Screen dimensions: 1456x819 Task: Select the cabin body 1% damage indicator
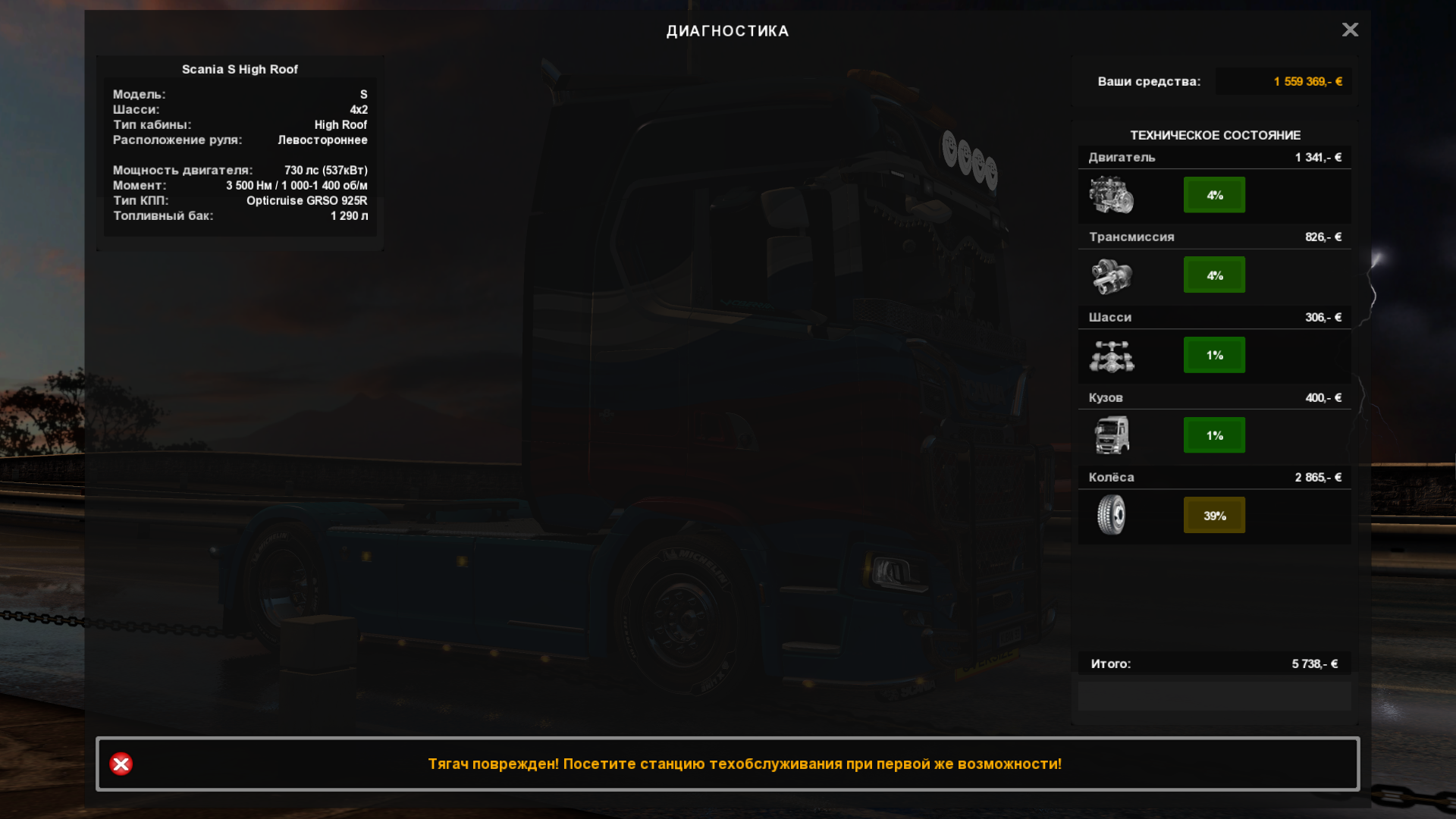[1214, 435]
